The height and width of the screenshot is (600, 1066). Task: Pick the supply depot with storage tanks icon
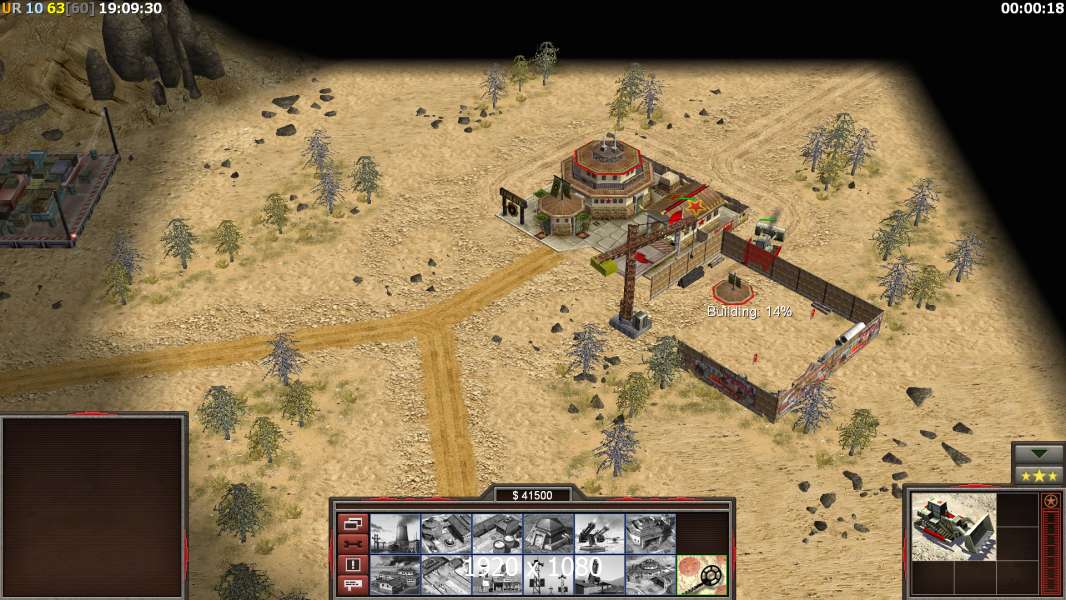pyautogui.click(x=497, y=534)
